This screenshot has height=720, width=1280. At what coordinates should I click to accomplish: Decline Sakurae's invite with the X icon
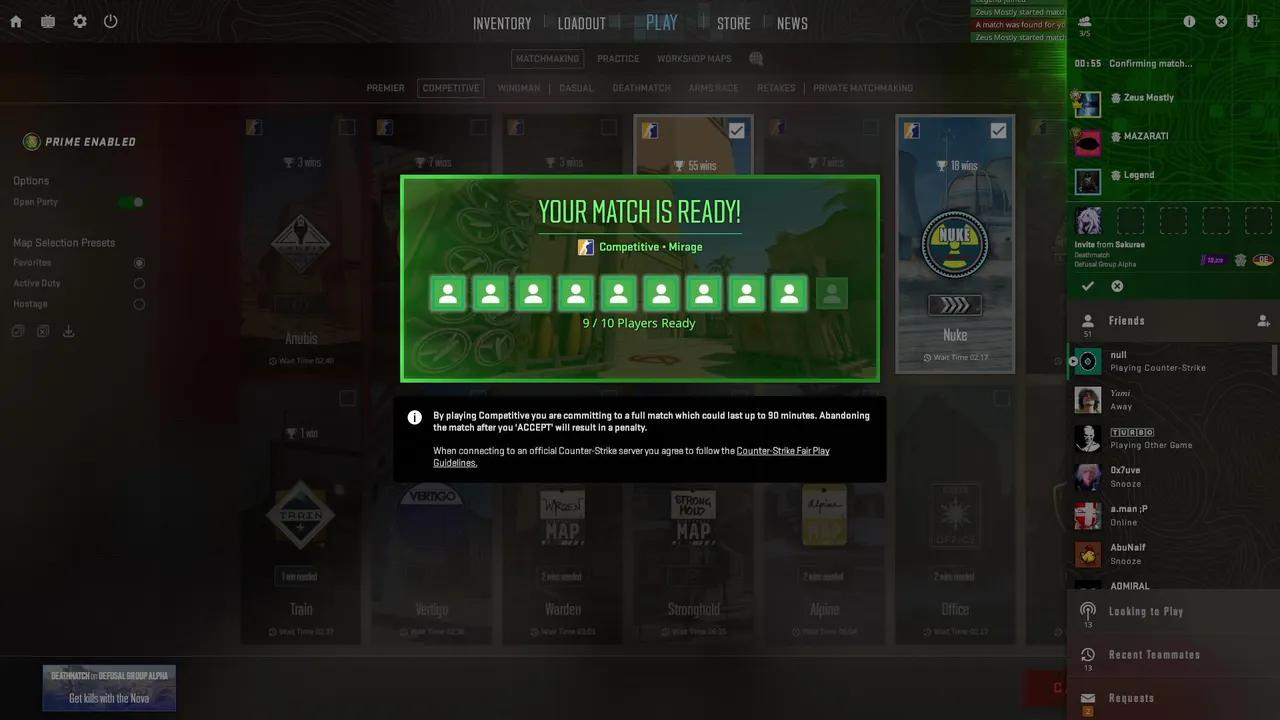coord(1117,286)
